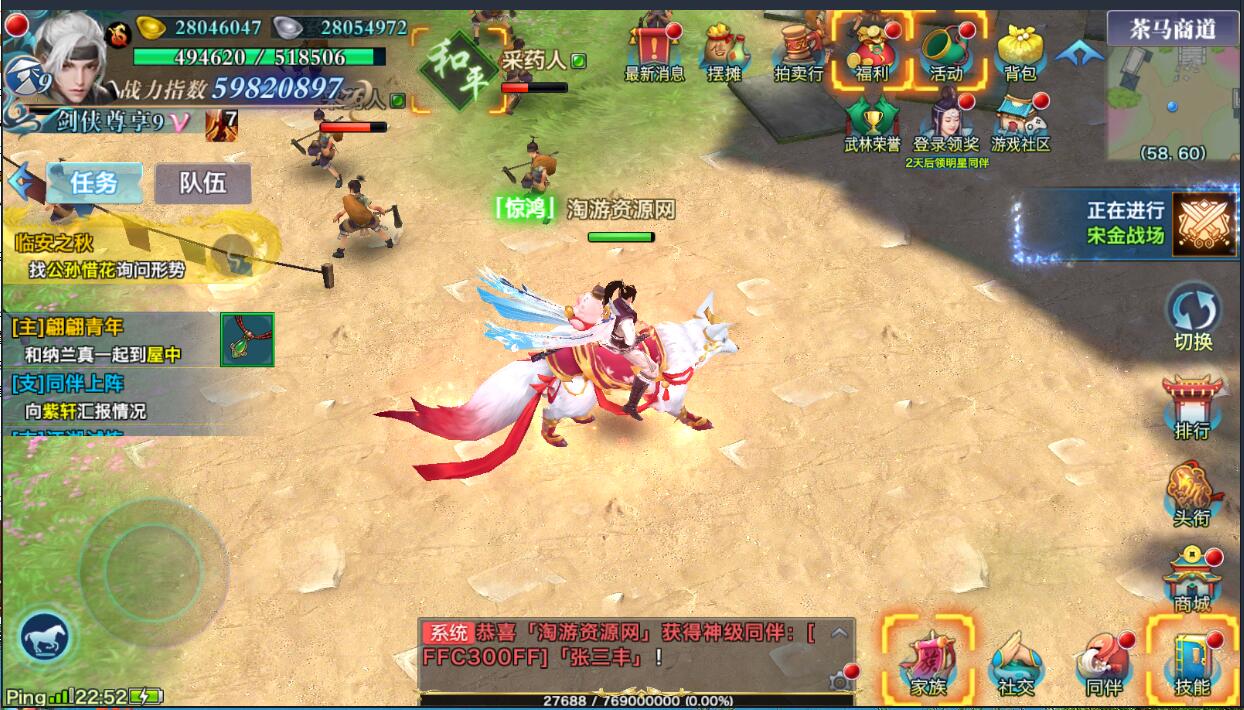1244x710 pixels.
Task: Open the 活动 events panel
Action: click(x=946, y=52)
